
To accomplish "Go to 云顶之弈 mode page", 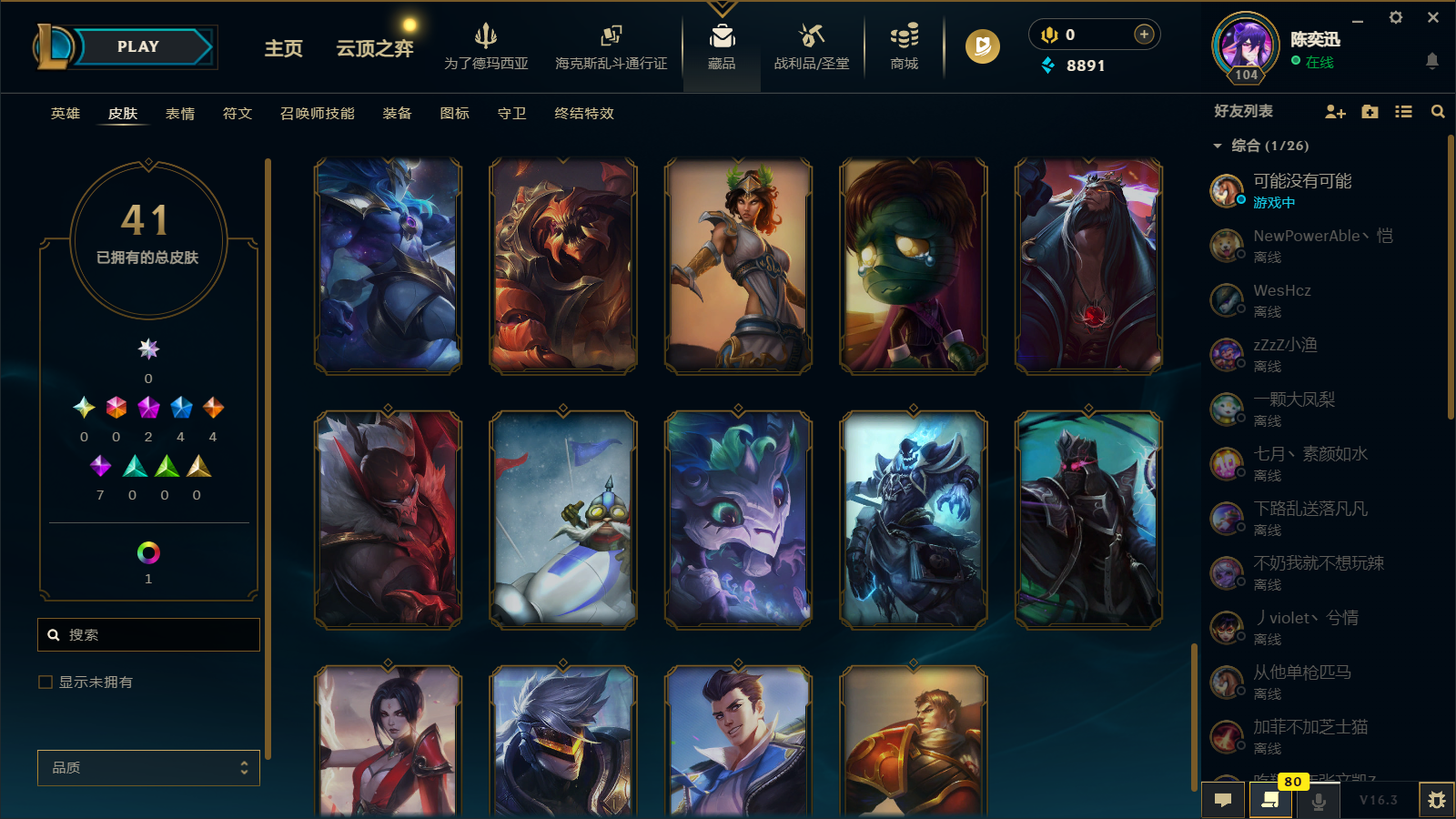I will pos(375,48).
